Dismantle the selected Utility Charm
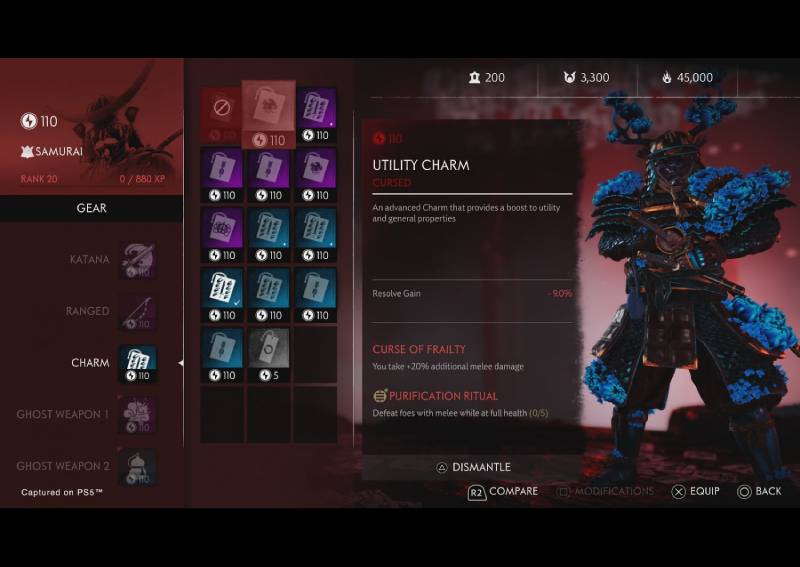Screen dimensions: 800x567 pos(473,467)
